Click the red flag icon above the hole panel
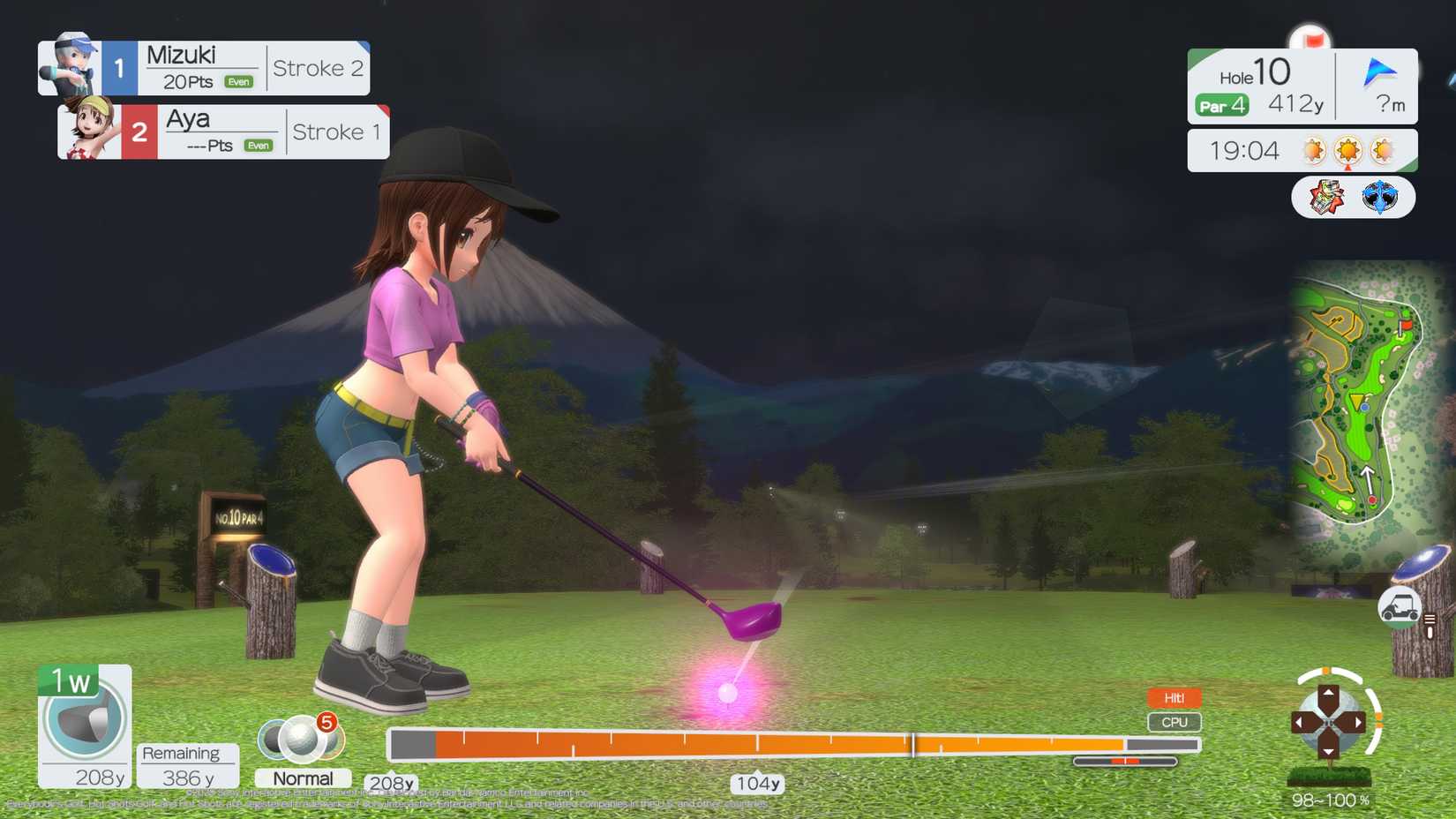The width and height of the screenshot is (1456, 819). (1309, 40)
